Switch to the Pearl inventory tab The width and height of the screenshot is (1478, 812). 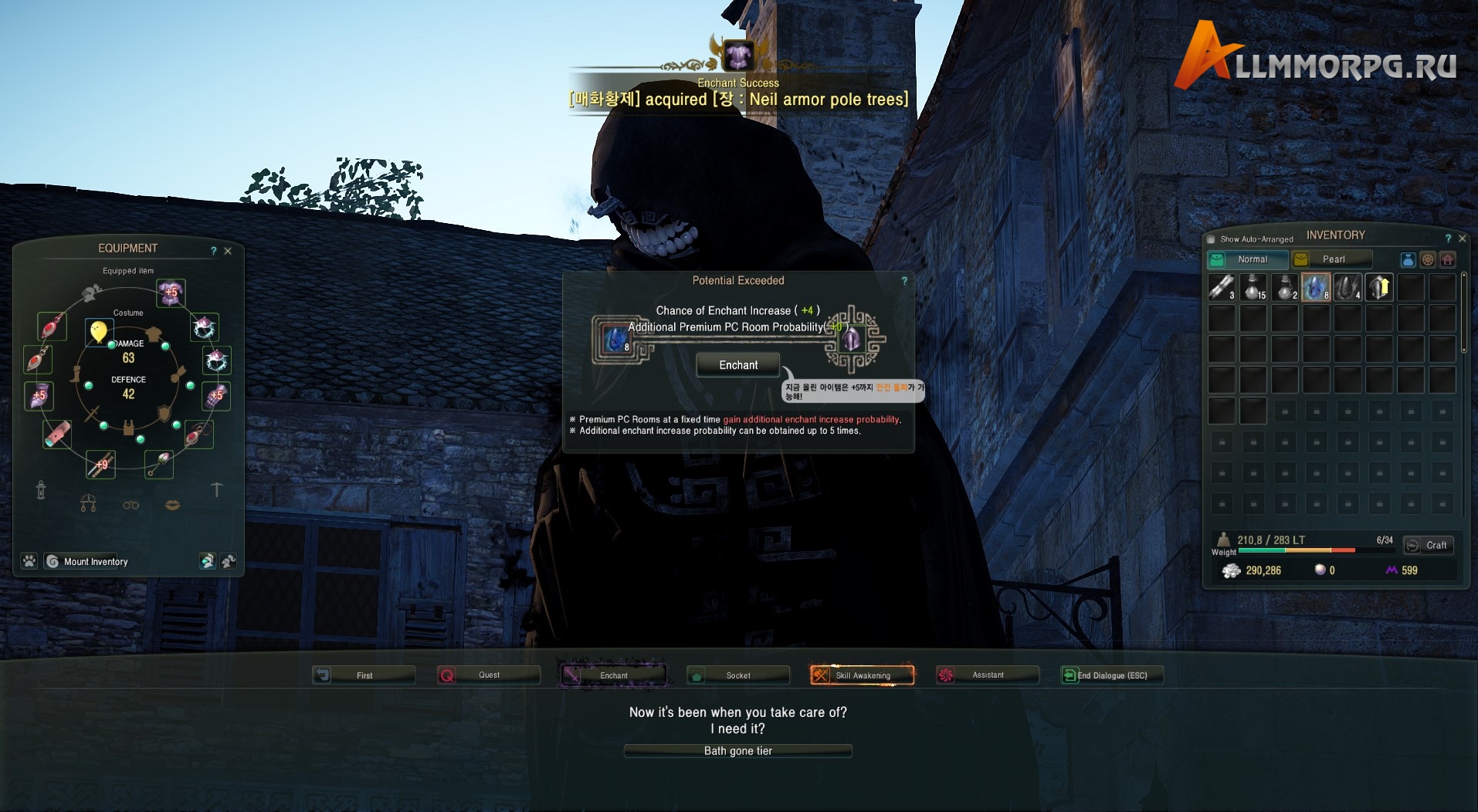(x=1334, y=259)
